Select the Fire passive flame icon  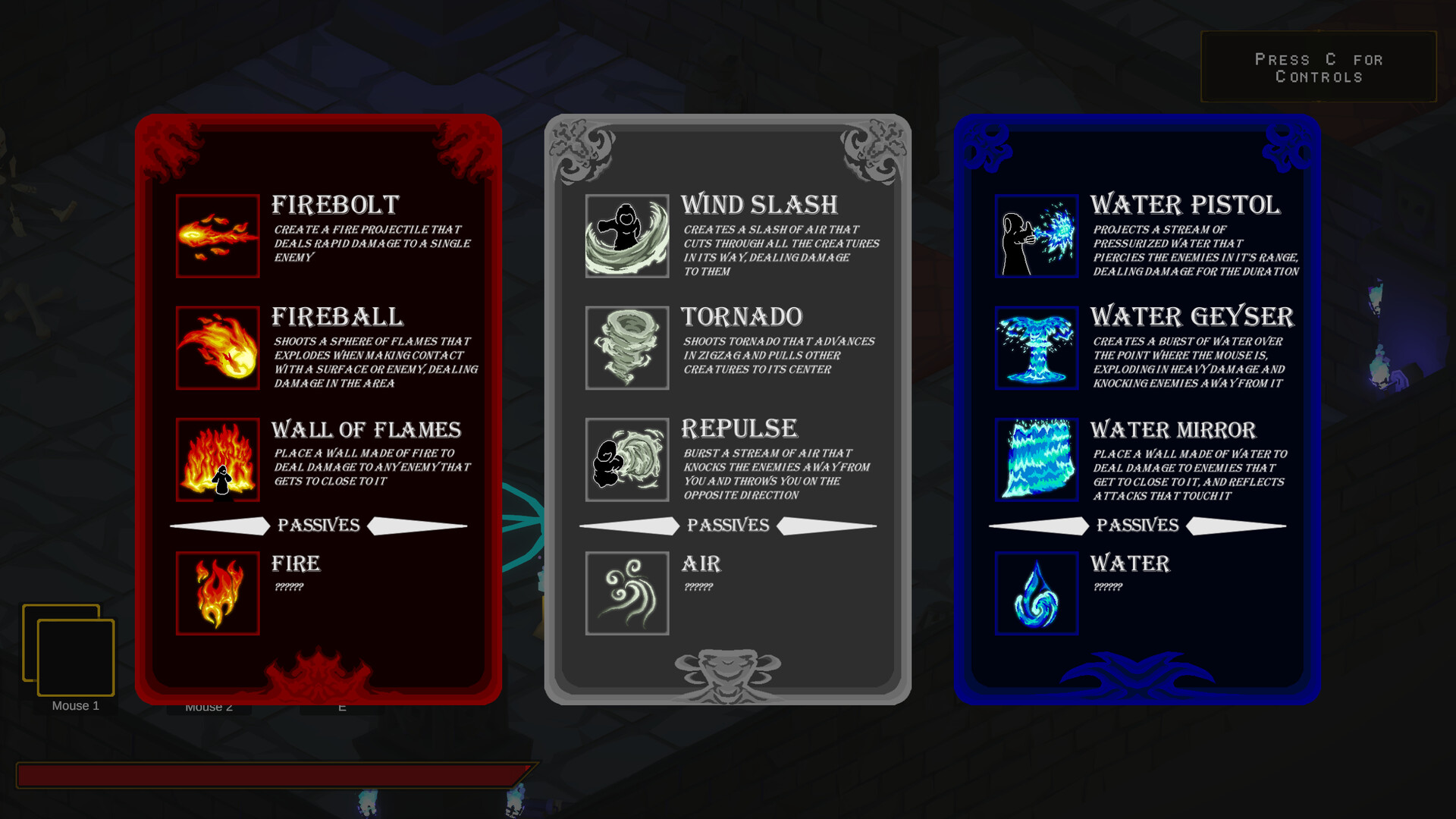[218, 592]
